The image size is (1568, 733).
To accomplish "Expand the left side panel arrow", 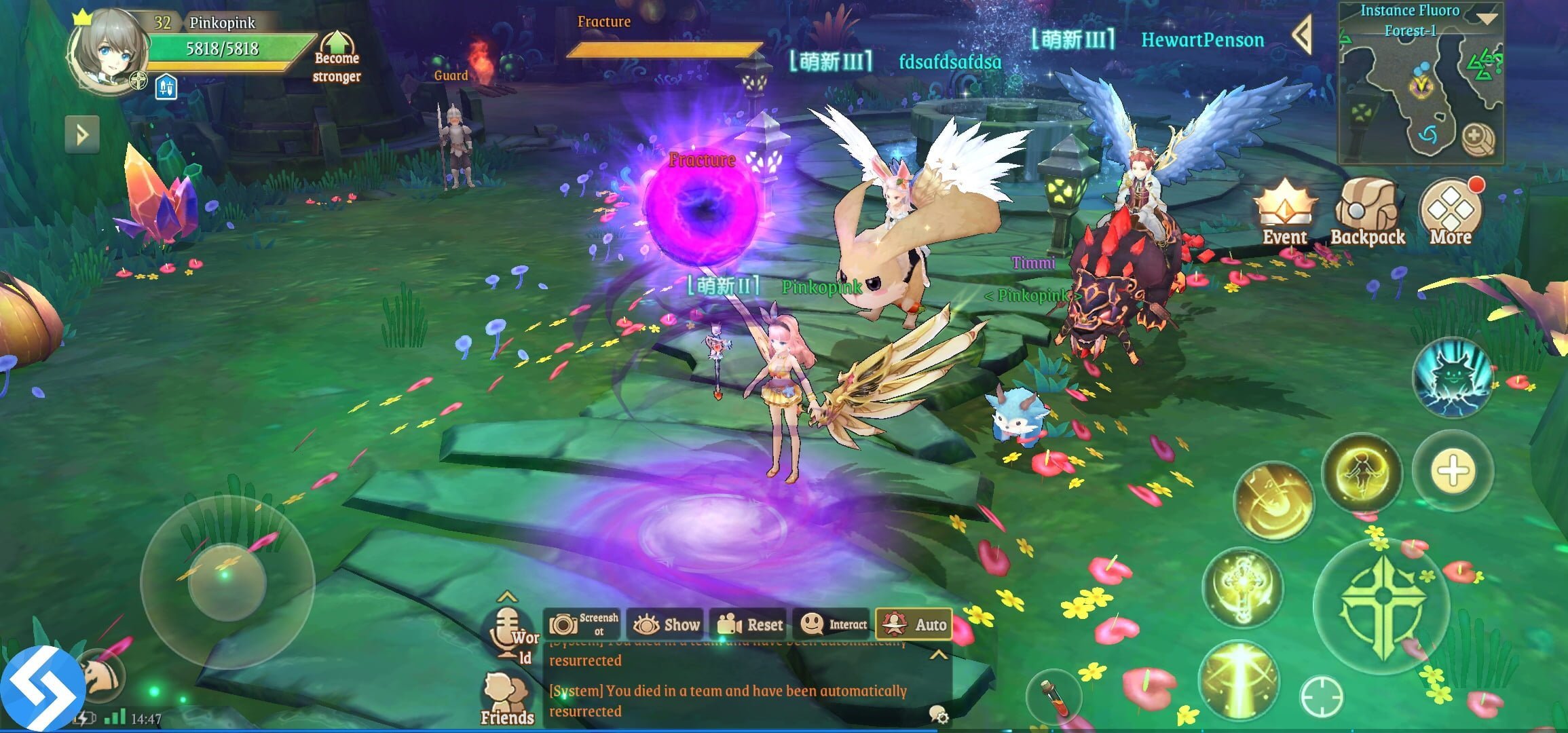I will point(82,134).
